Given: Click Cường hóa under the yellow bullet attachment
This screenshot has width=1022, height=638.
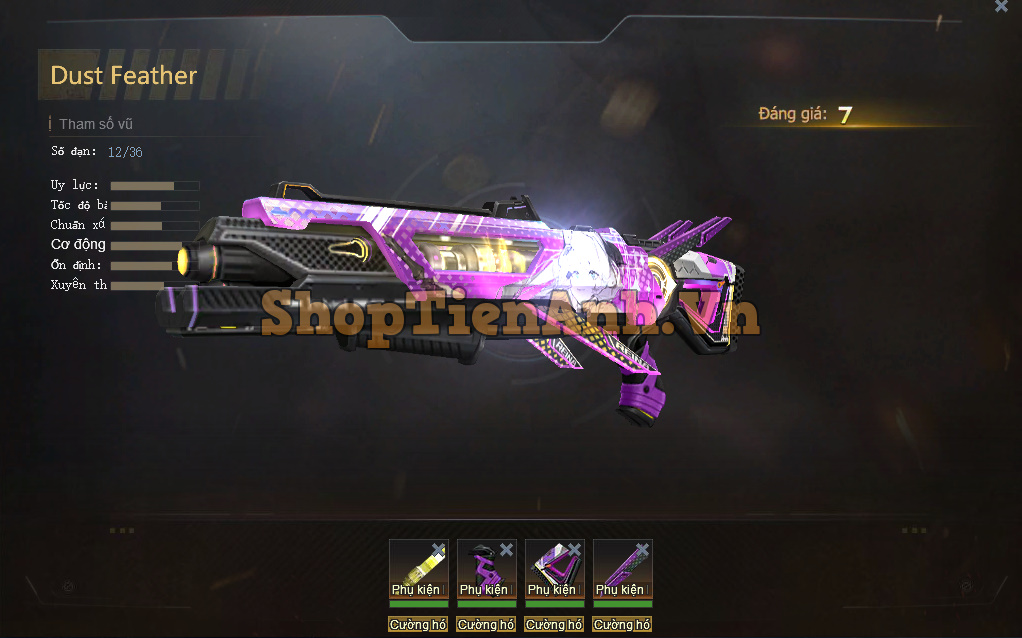Looking at the screenshot, I should click(x=418, y=625).
